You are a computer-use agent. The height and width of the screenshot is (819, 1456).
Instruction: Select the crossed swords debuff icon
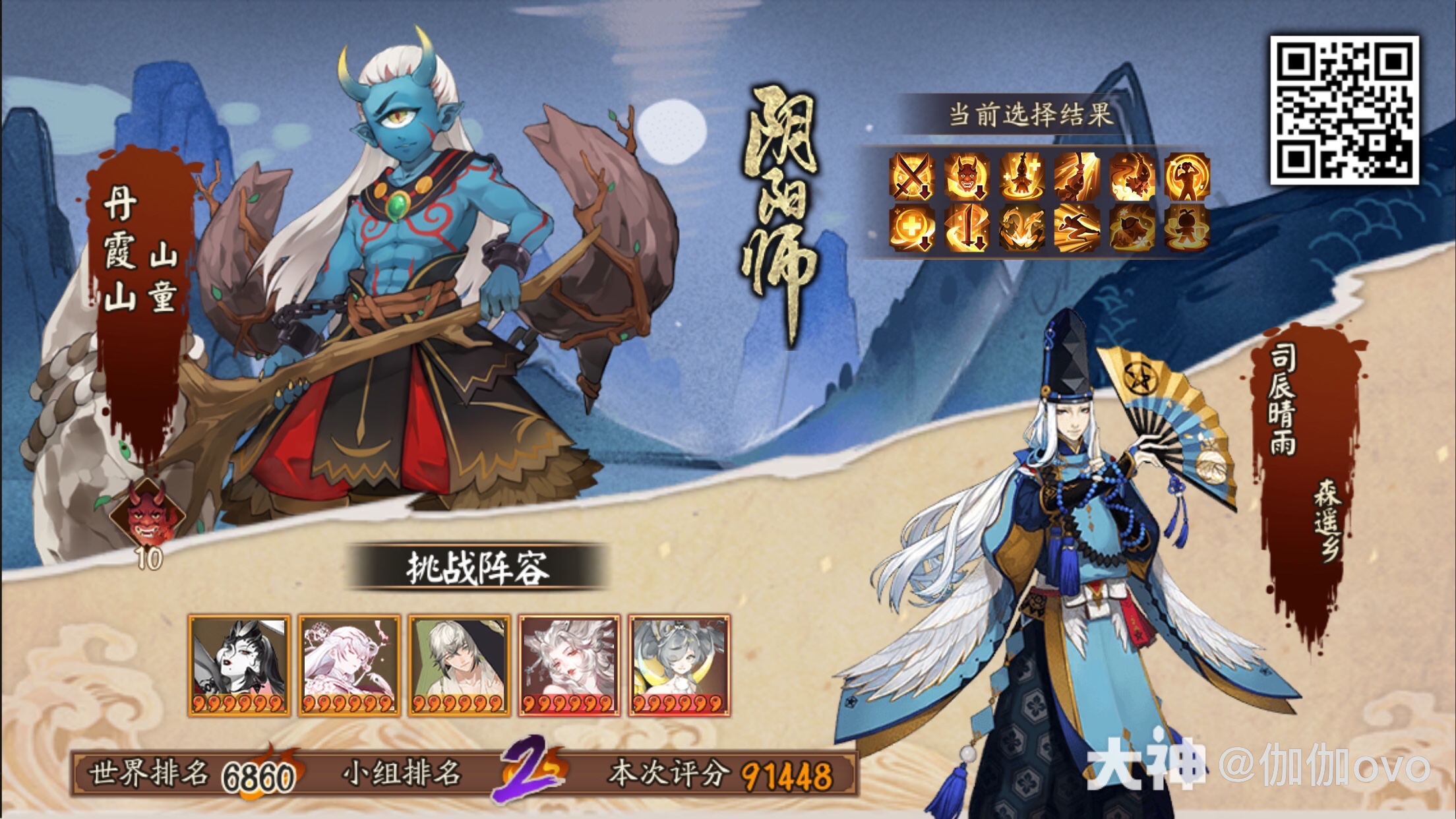913,176
